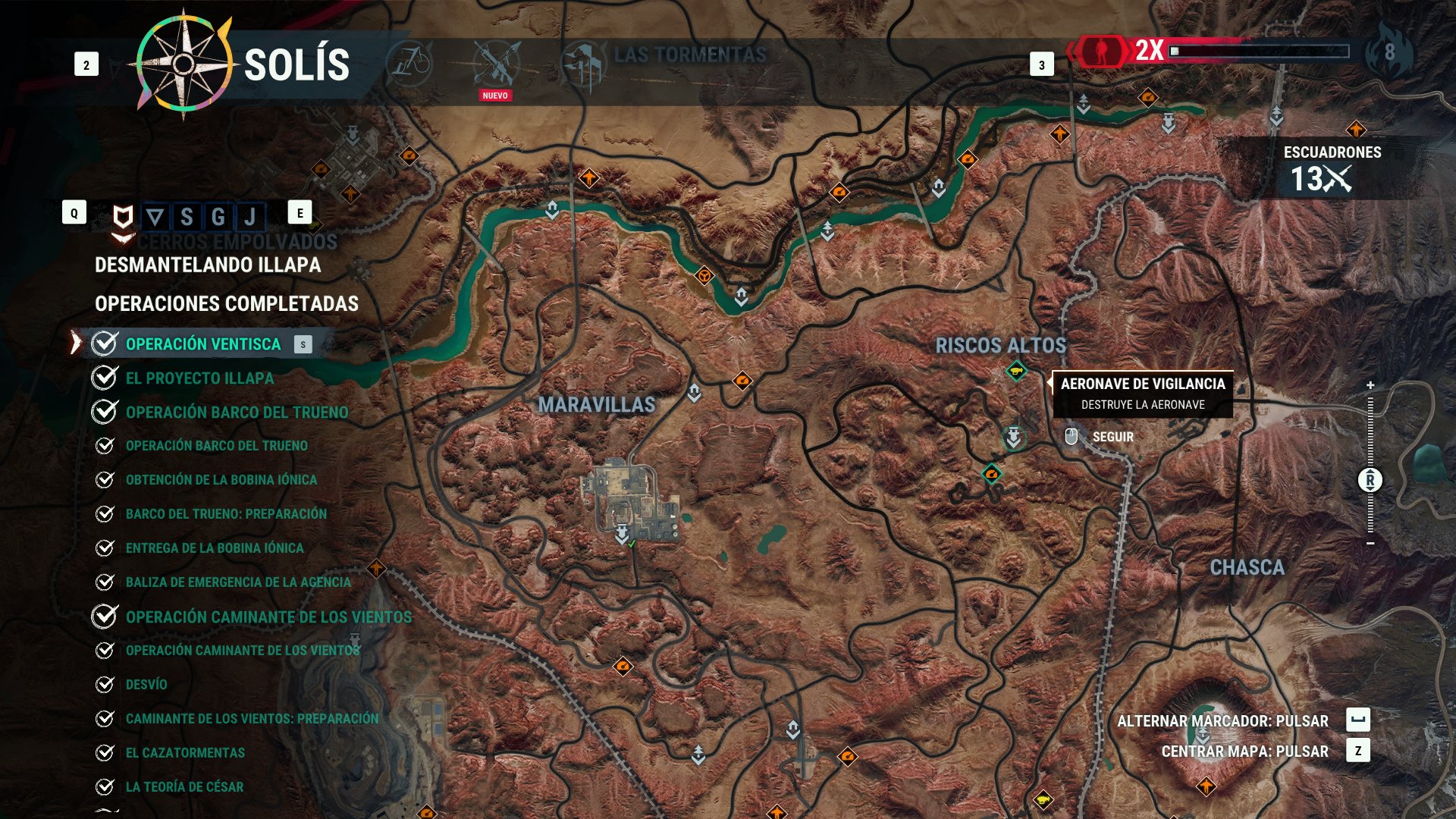Choose the G mission category filter

pos(218,218)
